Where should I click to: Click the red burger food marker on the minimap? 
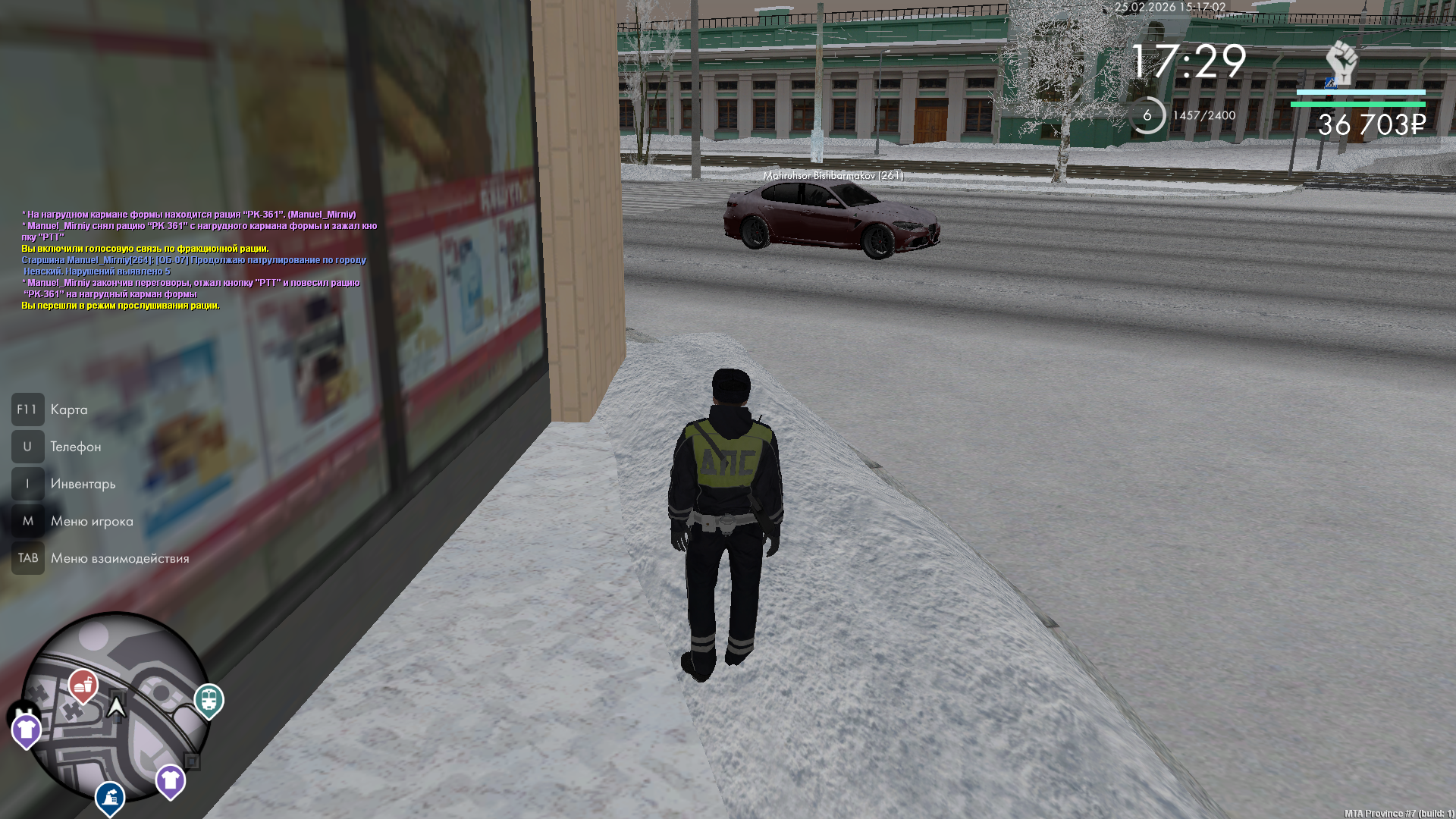click(x=83, y=685)
